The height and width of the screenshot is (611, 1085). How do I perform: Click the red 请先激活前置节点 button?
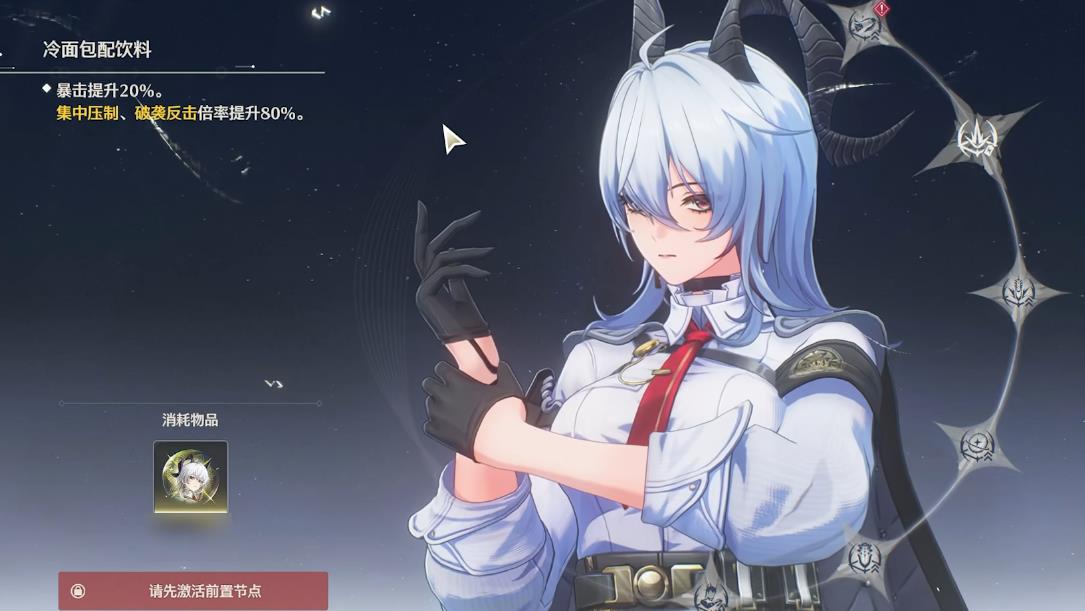click(x=193, y=591)
